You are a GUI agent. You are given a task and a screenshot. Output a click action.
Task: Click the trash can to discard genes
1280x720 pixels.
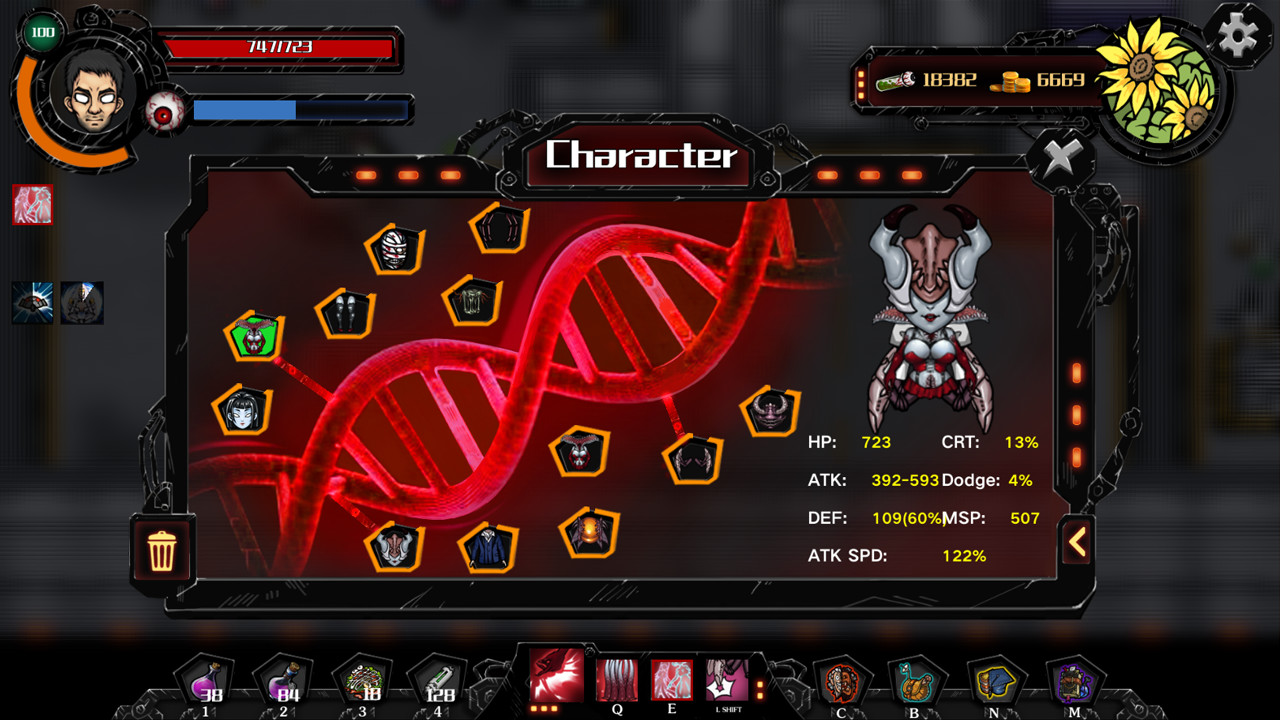163,551
